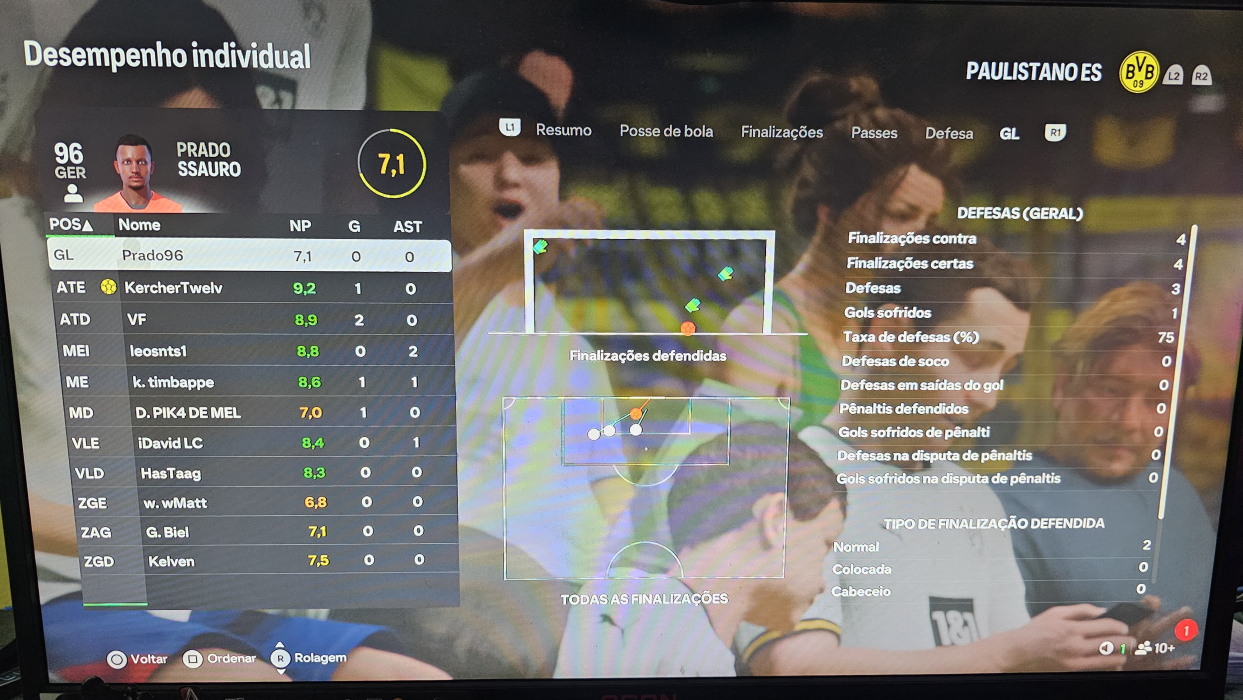Choose G. Biel from the list
The height and width of the screenshot is (700, 1243).
click(x=251, y=532)
